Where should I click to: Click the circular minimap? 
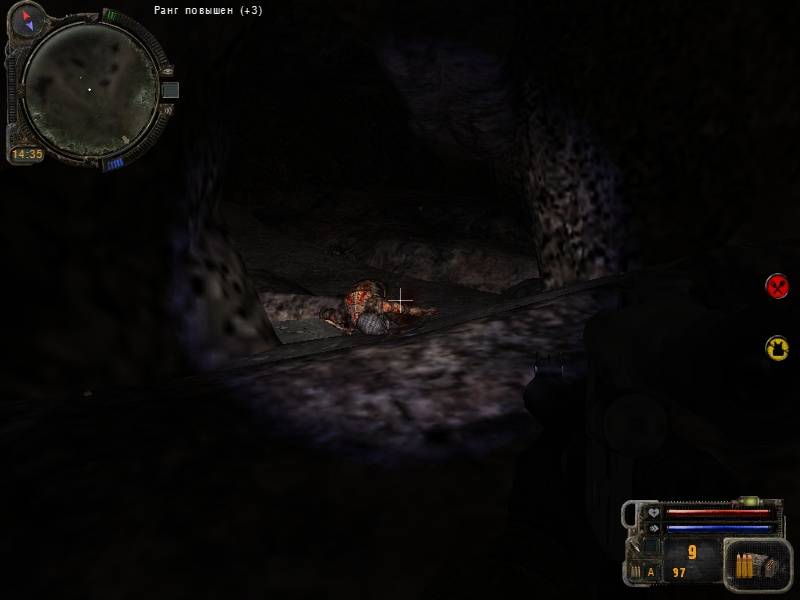(x=90, y=87)
